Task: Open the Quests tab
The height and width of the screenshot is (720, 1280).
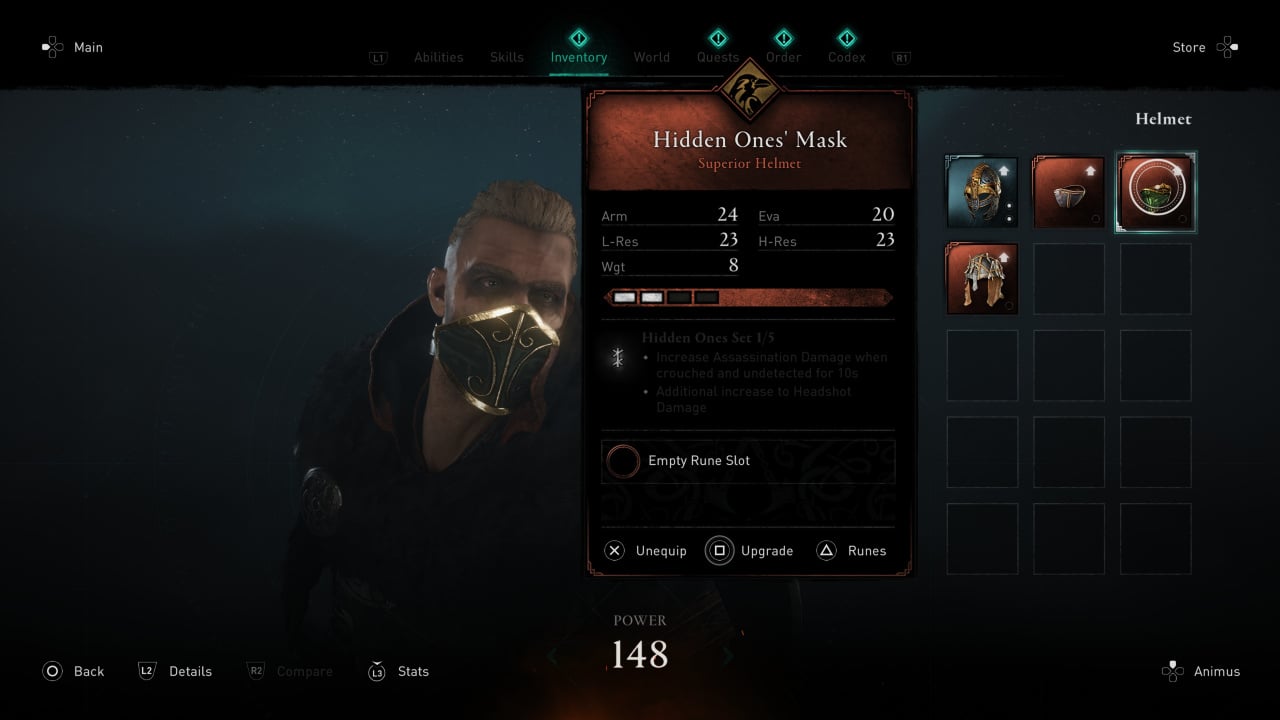Action: point(717,57)
